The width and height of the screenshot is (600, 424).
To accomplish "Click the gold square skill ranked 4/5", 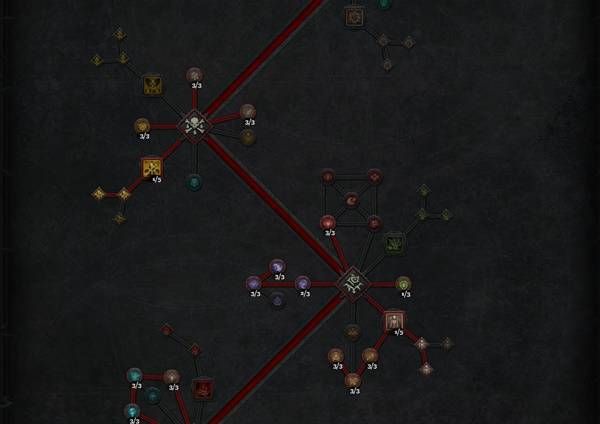I will (152, 167).
